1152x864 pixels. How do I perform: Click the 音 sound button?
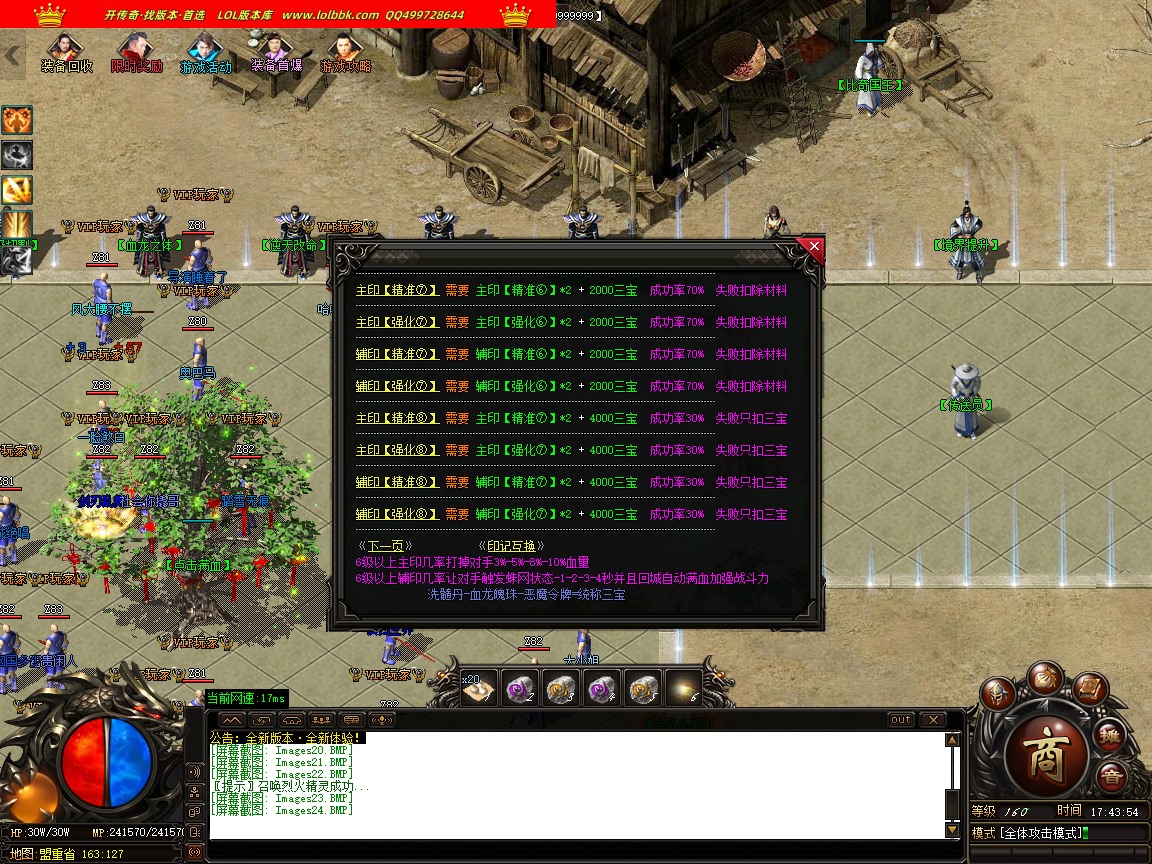click(1110, 777)
